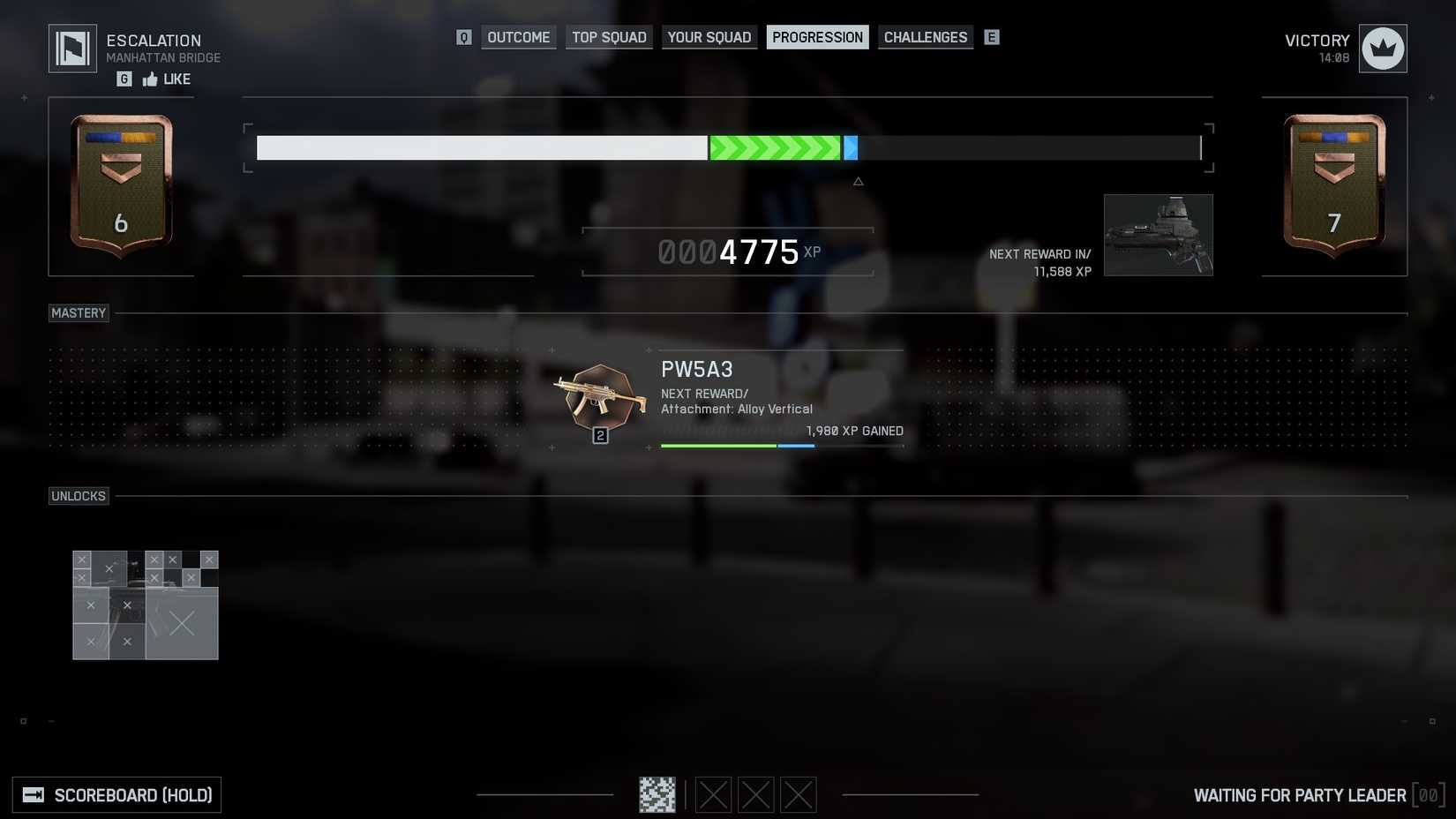The height and width of the screenshot is (819, 1456).
Task: Click the E key hint indicator
Action: pyautogui.click(x=992, y=37)
